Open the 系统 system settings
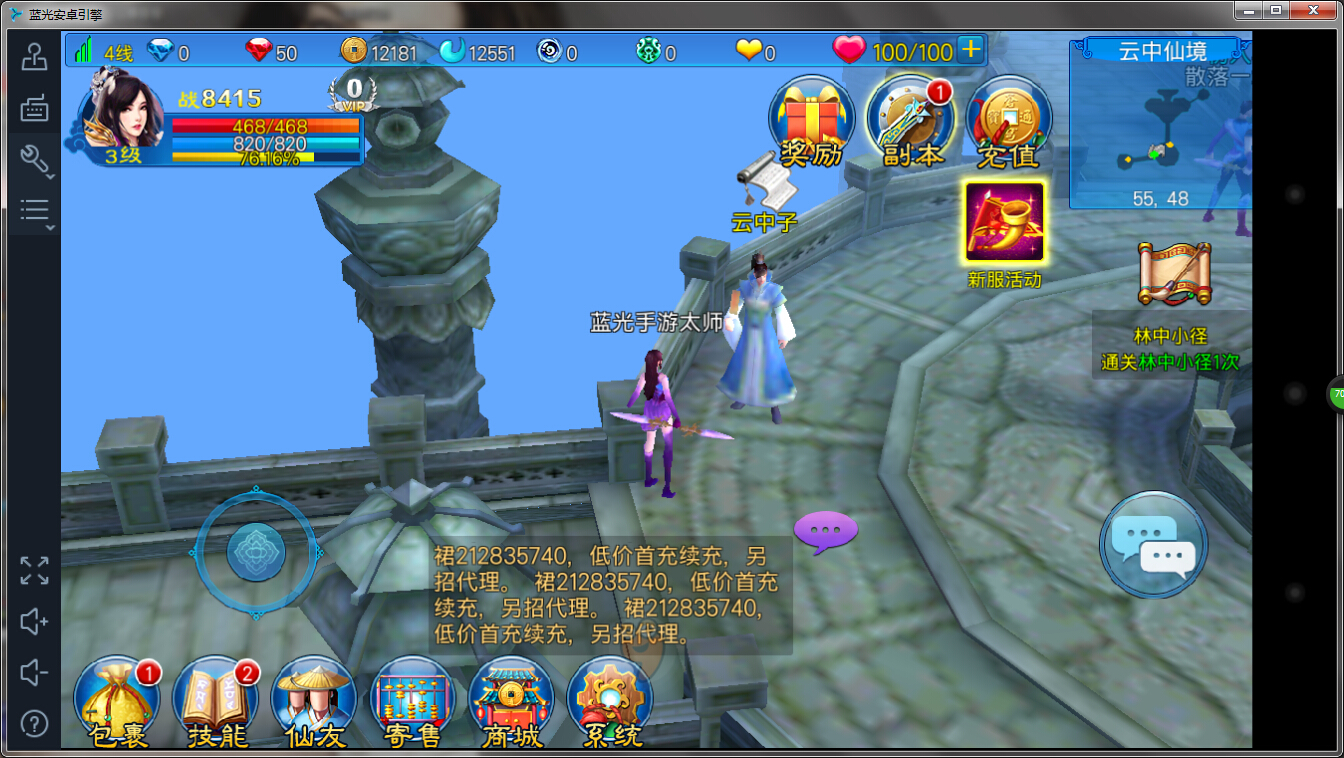This screenshot has height=758, width=1344. 610,702
